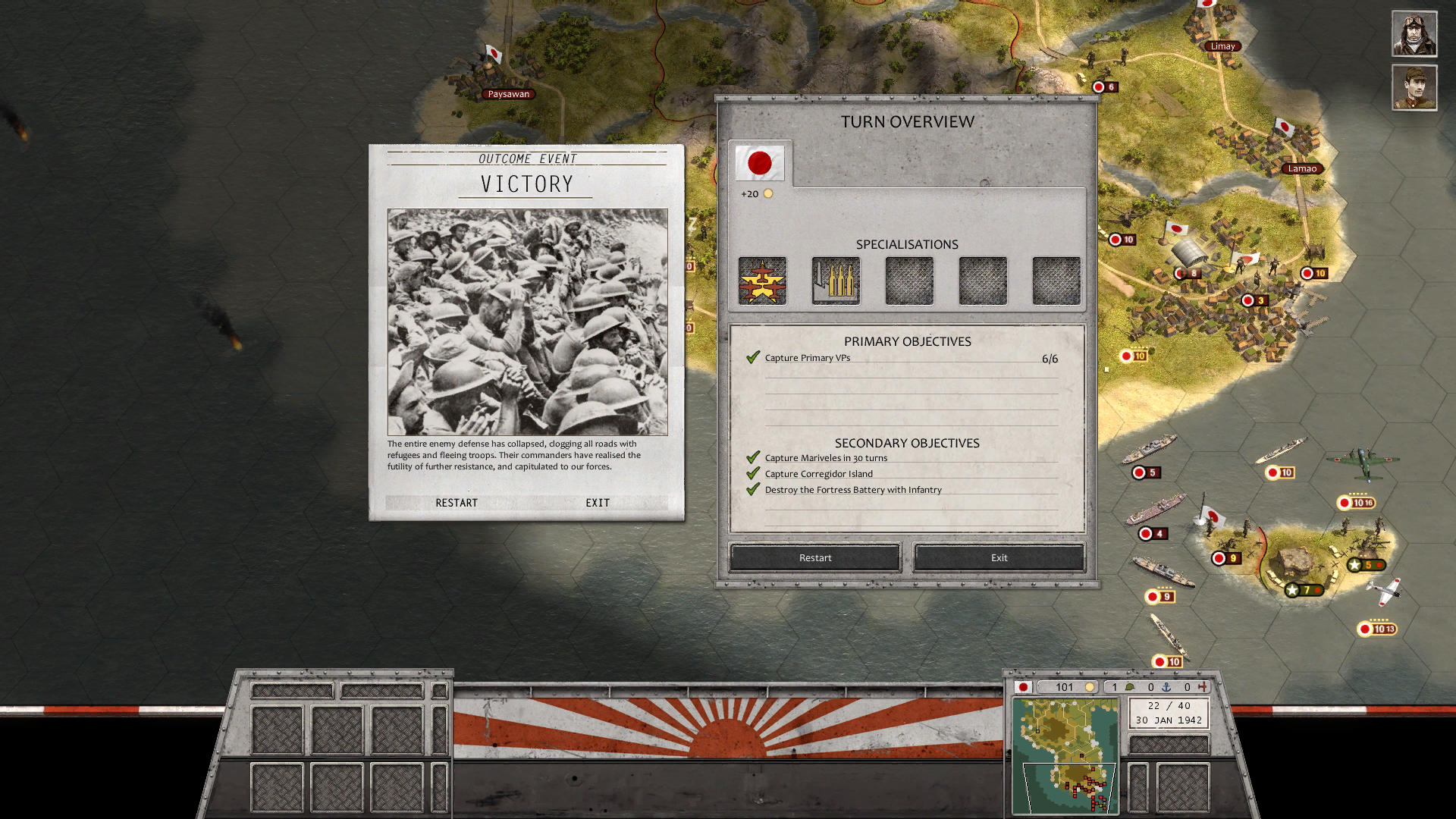Select the ammunition production specialisation icon
The width and height of the screenshot is (1456, 819).
coord(835,281)
